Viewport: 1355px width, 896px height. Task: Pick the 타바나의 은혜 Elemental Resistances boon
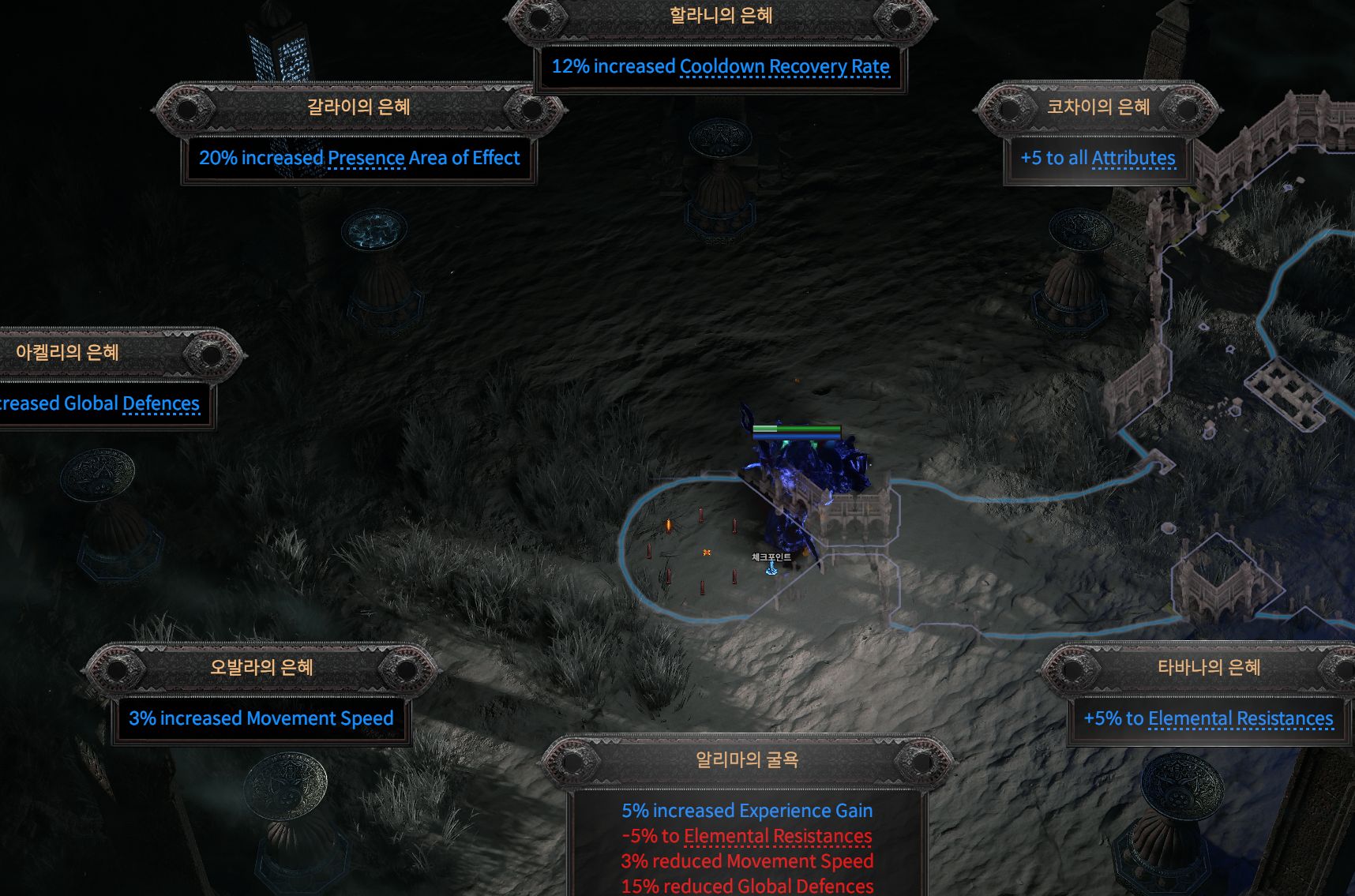pyautogui.click(x=1208, y=669)
